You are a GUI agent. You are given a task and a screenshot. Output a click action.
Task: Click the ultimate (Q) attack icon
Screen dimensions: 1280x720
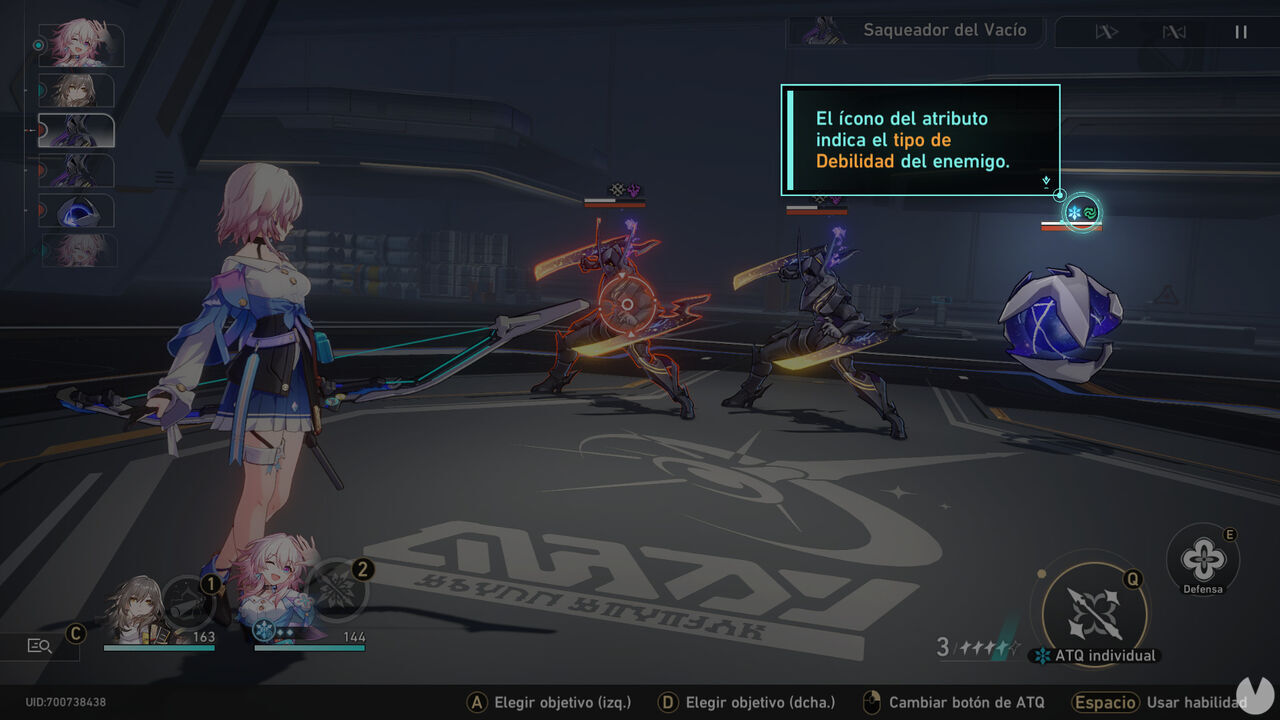(x=1093, y=612)
